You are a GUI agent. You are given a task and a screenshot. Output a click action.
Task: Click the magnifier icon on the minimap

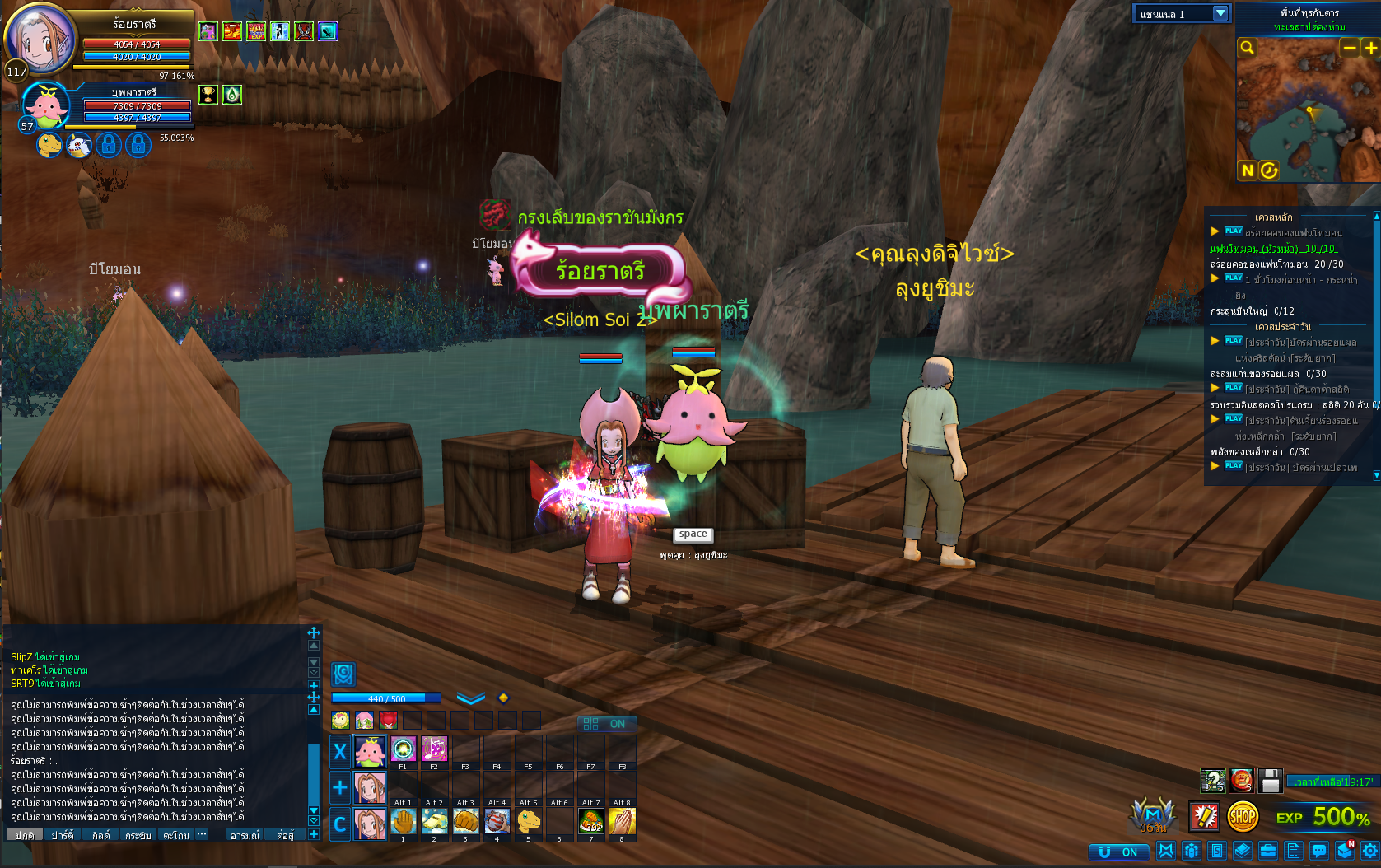click(1247, 48)
